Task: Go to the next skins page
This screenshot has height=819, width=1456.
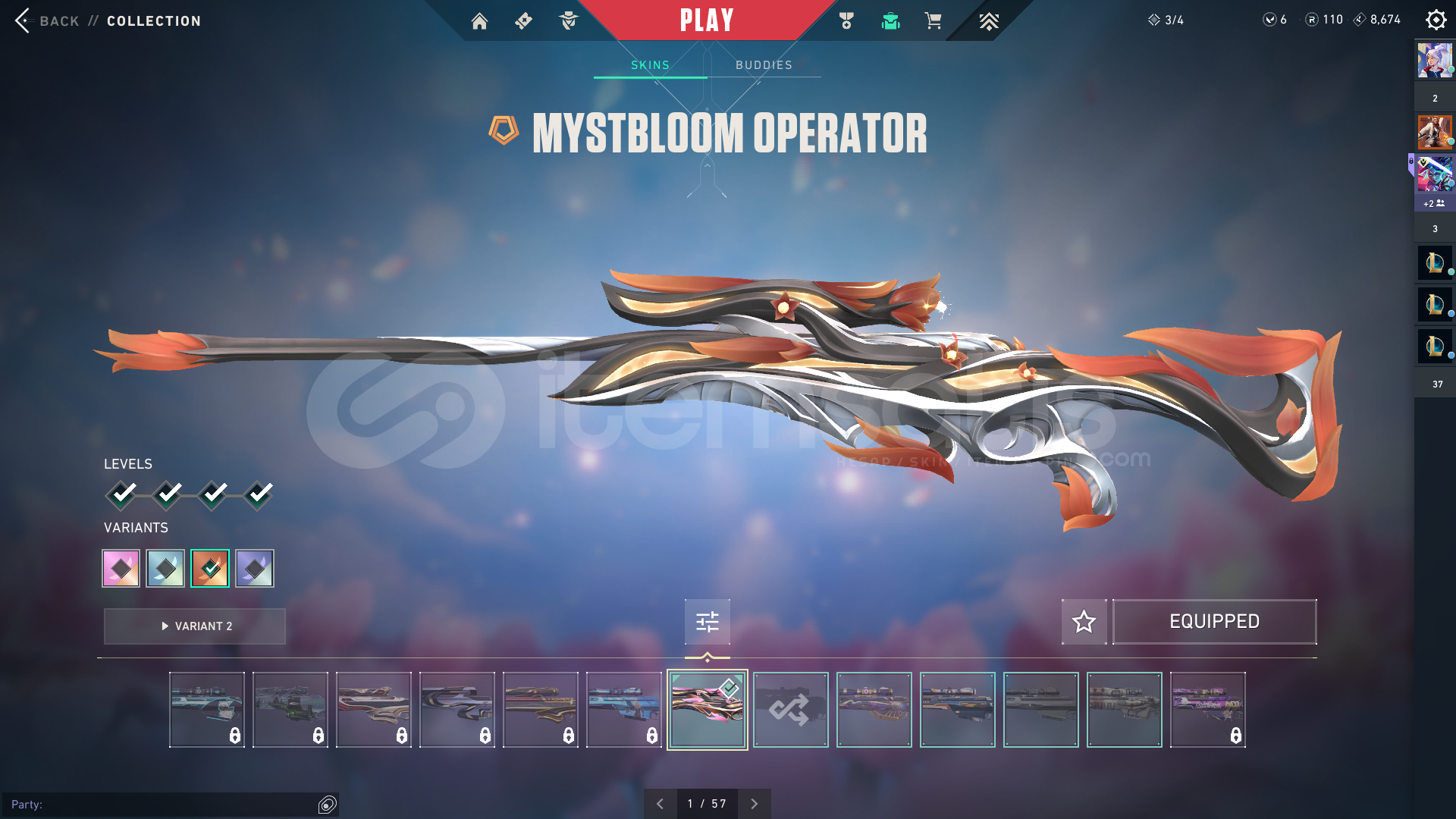Action: (x=754, y=804)
